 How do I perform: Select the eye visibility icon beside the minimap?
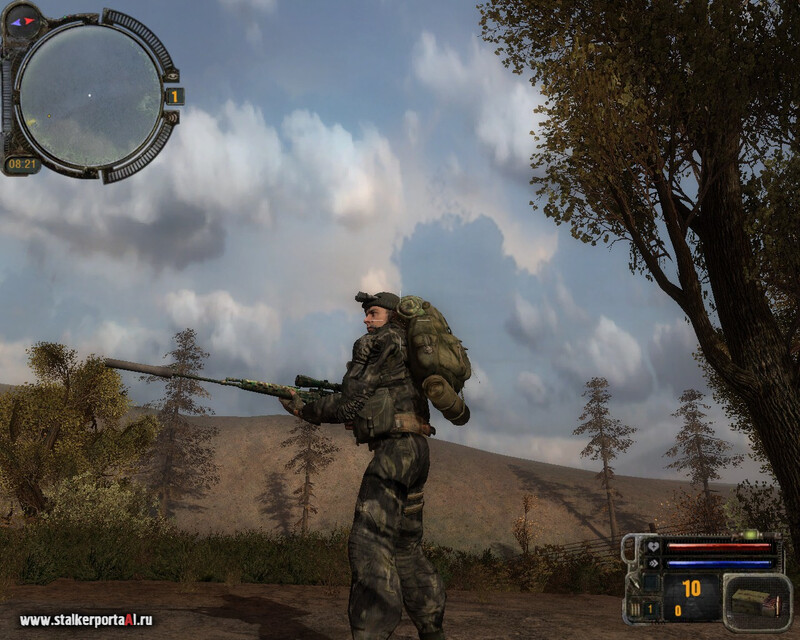pos(172,75)
